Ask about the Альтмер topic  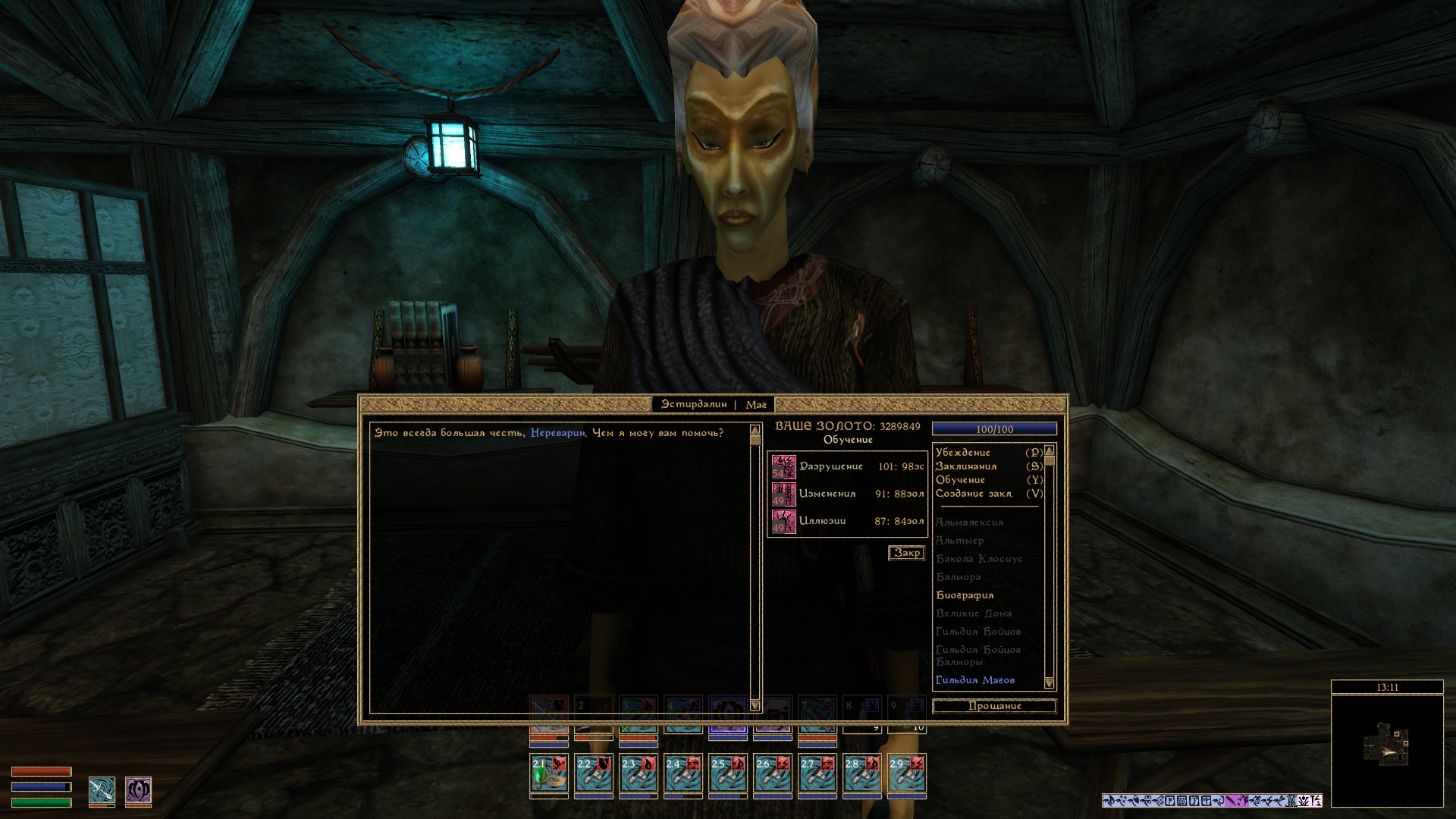click(x=959, y=541)
